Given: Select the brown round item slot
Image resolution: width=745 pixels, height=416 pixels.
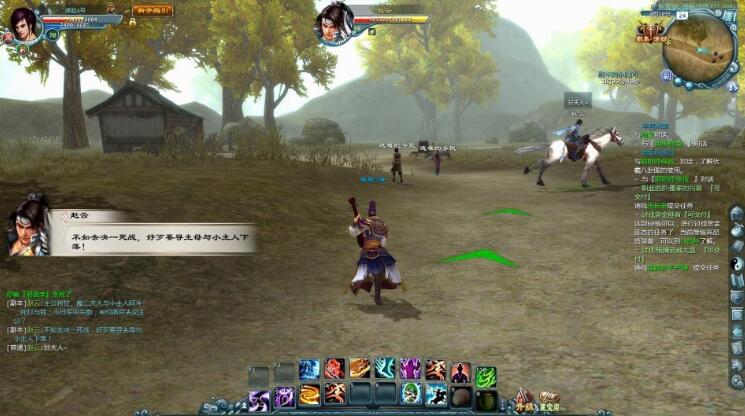Looking at the screenshot, I should (x=460, y=396).
